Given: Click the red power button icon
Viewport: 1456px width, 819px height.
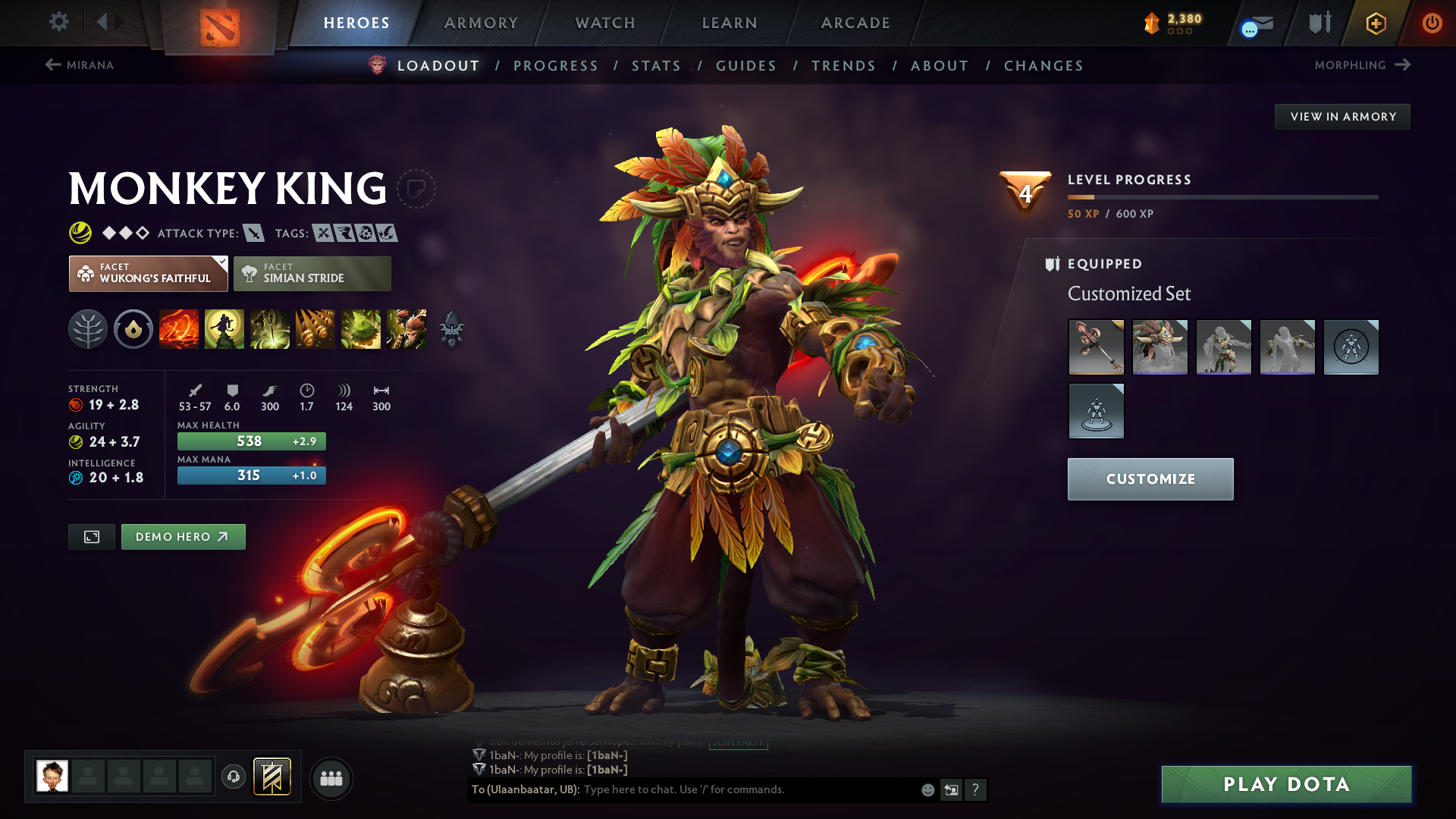Looking at the screenshot, I should 1432,23.
